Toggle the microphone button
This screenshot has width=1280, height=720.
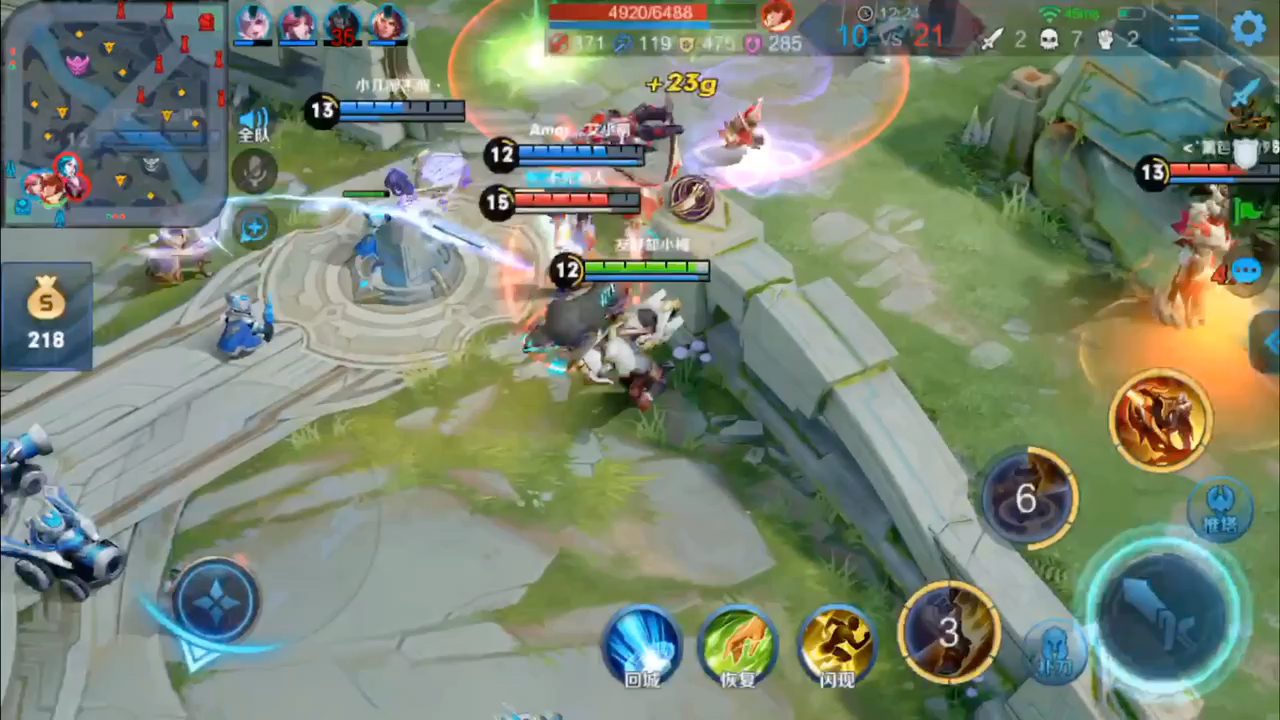pyautogui.click(x=254, y=171)
